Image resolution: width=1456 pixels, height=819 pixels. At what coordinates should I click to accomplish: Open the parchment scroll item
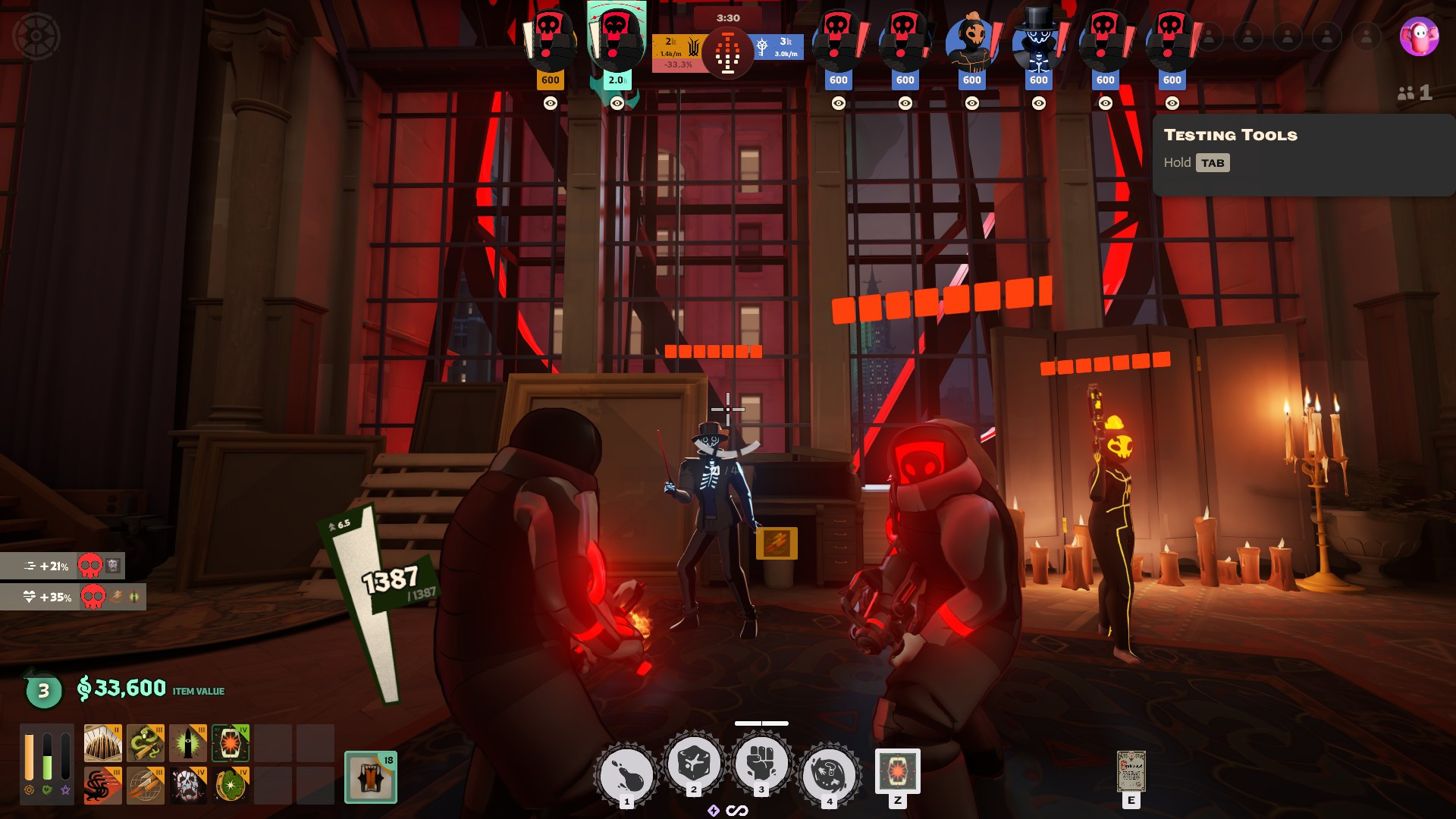coord(1131,772)
